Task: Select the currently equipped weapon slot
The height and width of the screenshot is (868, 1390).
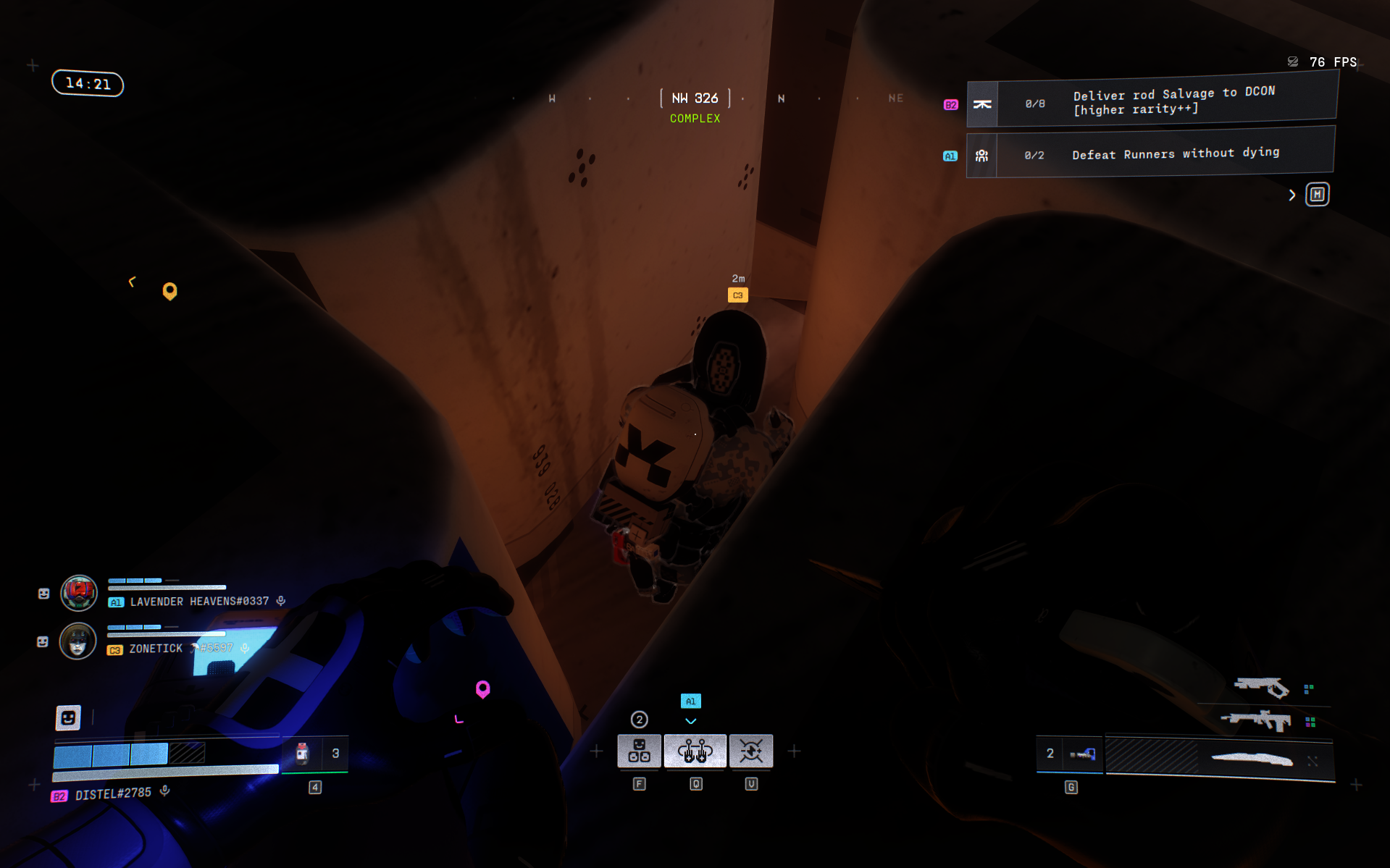Action: tap(1219, 758)
